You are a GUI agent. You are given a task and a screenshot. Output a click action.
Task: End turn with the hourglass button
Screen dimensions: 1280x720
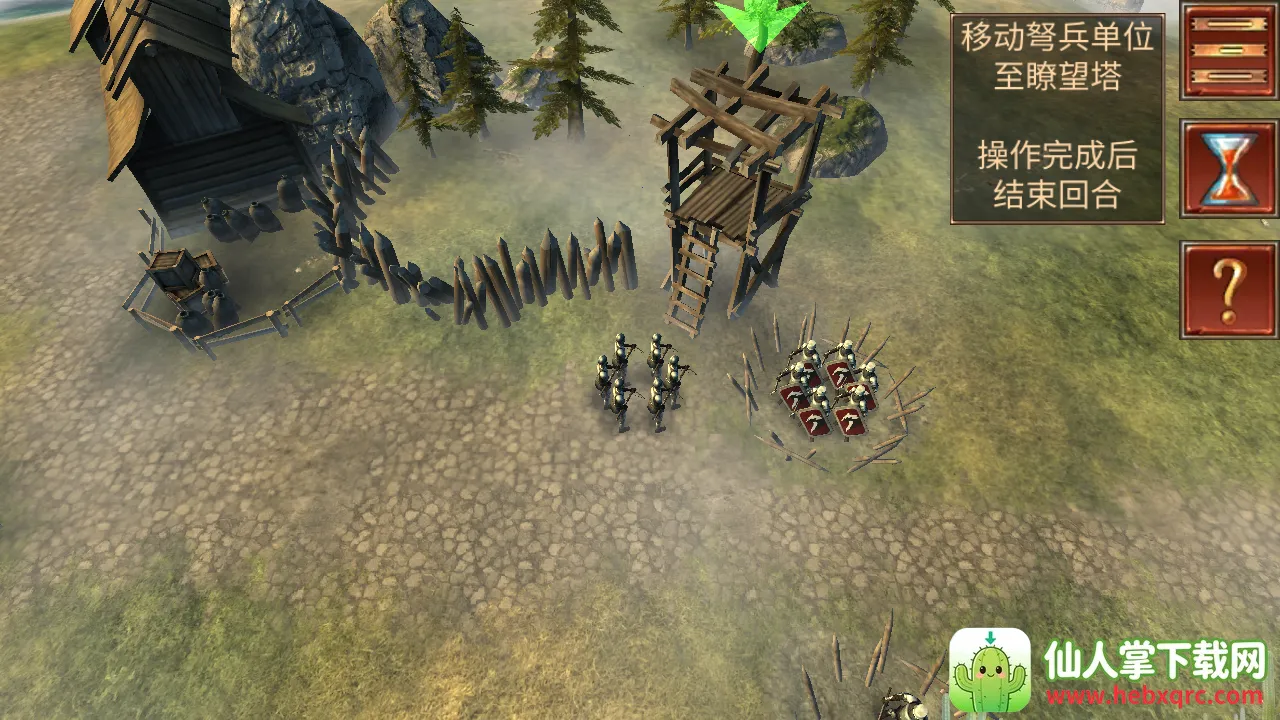pos(1230,169)
